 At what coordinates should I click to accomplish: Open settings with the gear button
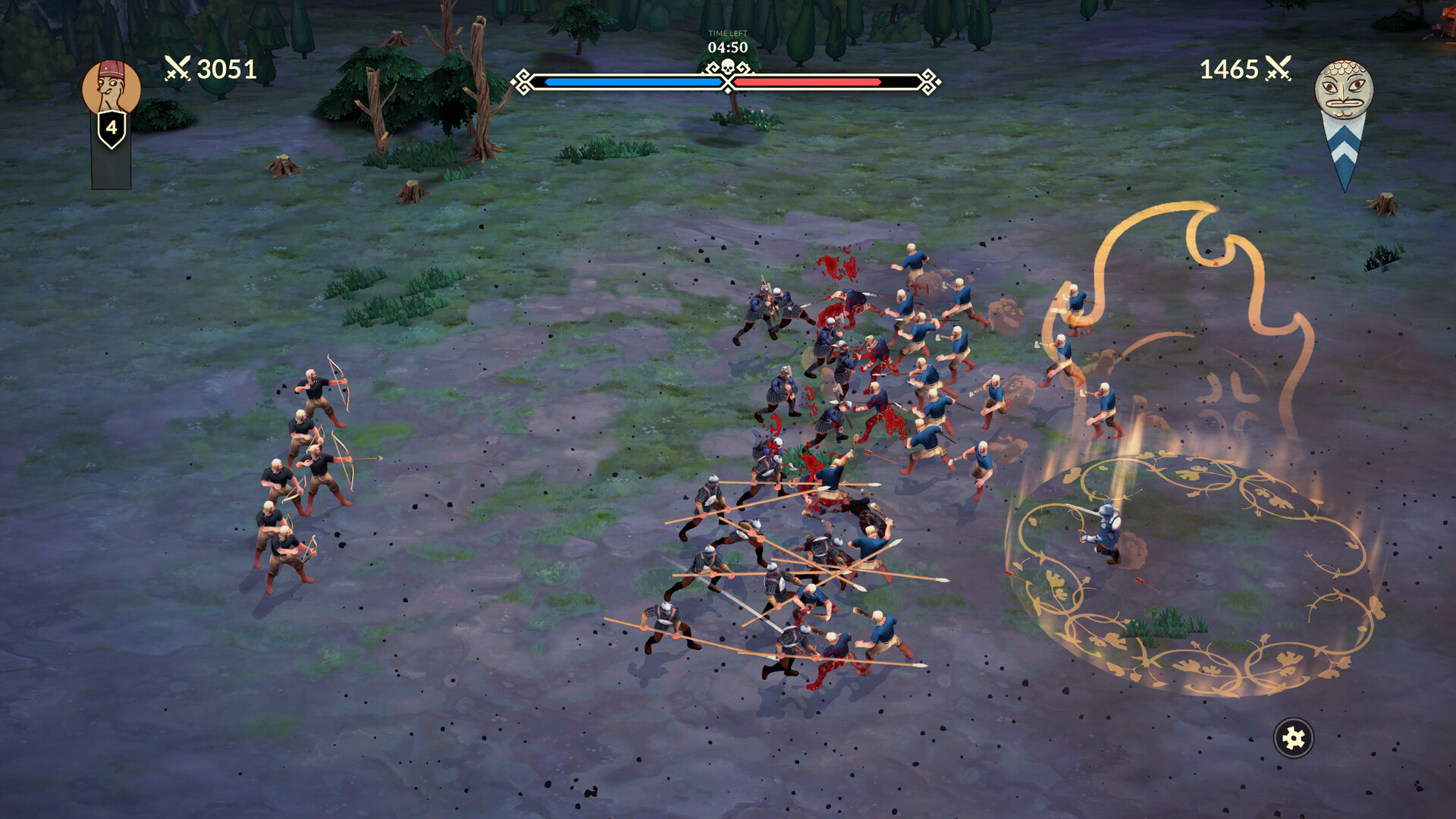(x=1293, y=737)
